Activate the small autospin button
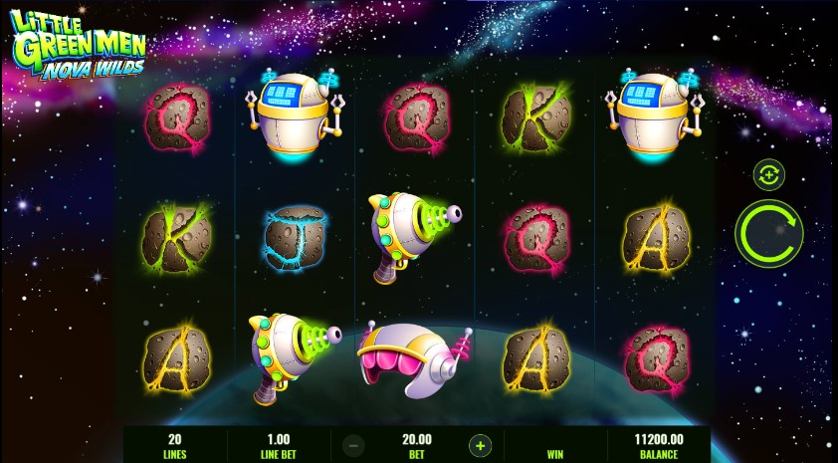The width and height of the screenshot is (838, 463). pyautogui.click(x=769, y=174)
